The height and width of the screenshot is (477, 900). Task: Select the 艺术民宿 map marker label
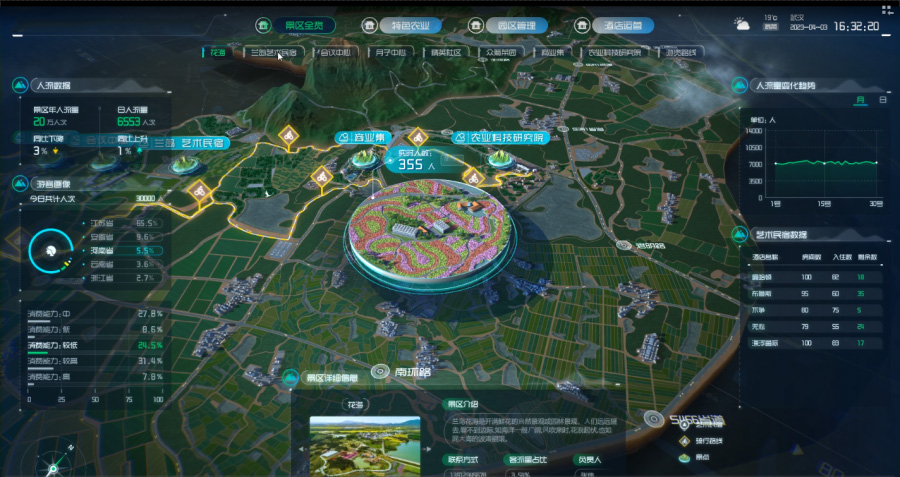tap(191, 143)
